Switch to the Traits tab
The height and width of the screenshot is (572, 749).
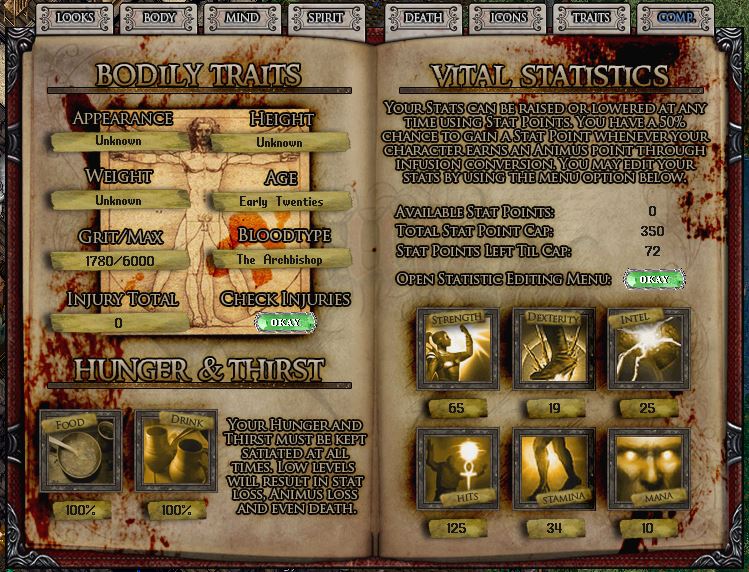591,17
